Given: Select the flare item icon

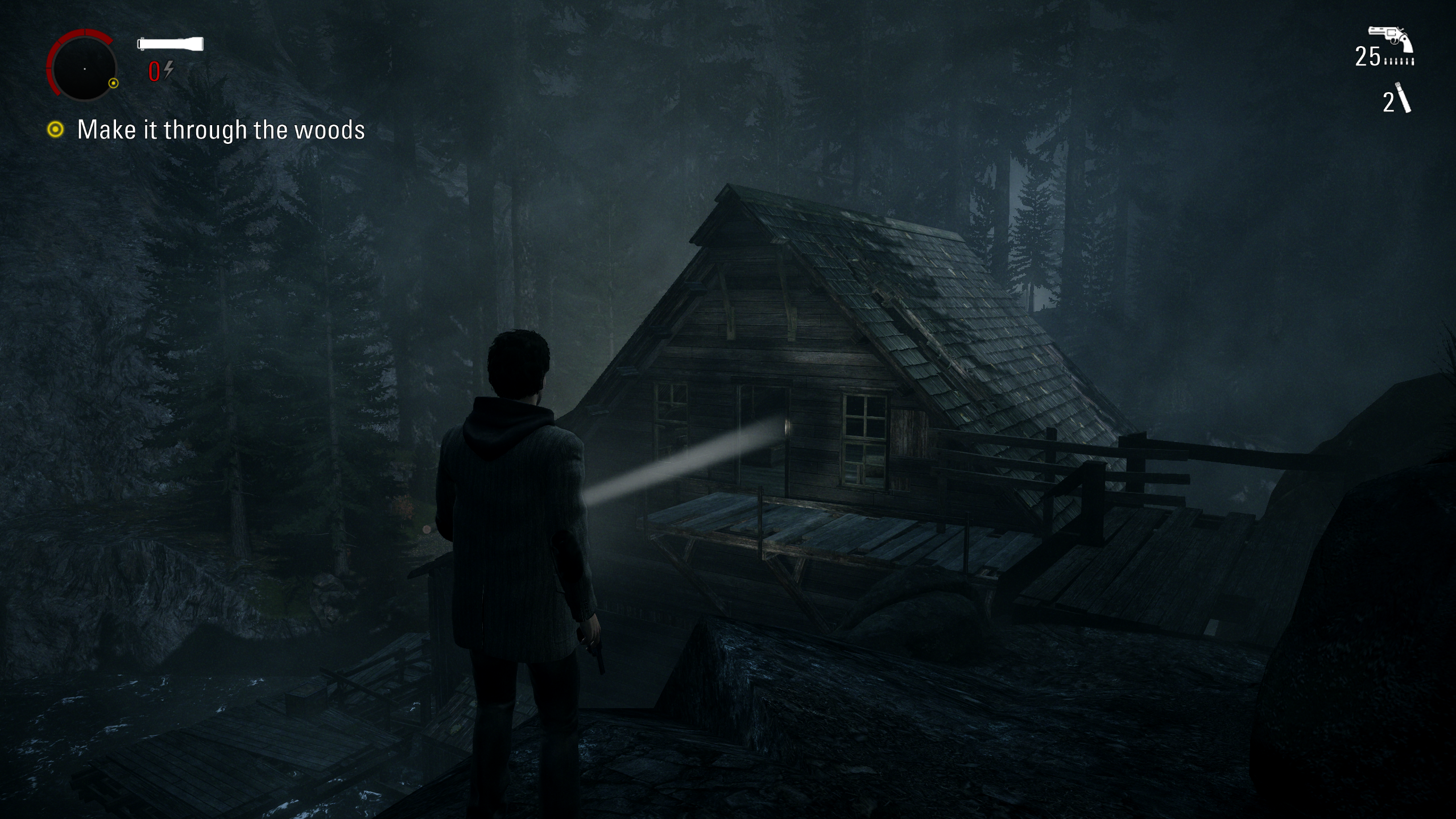Looking at the screenshot, I should point(1403,98).
